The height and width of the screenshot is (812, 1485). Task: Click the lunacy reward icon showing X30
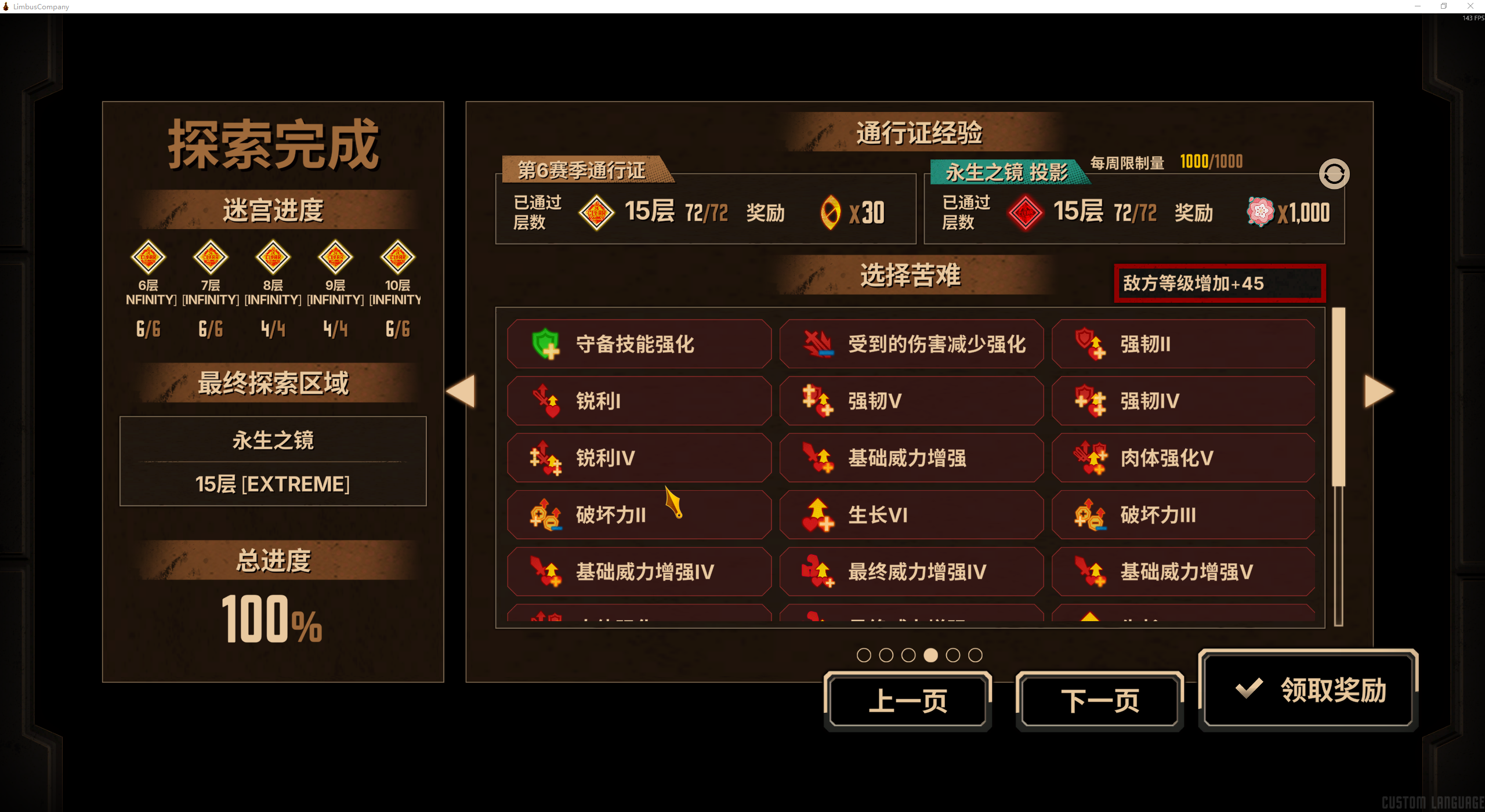830,212
